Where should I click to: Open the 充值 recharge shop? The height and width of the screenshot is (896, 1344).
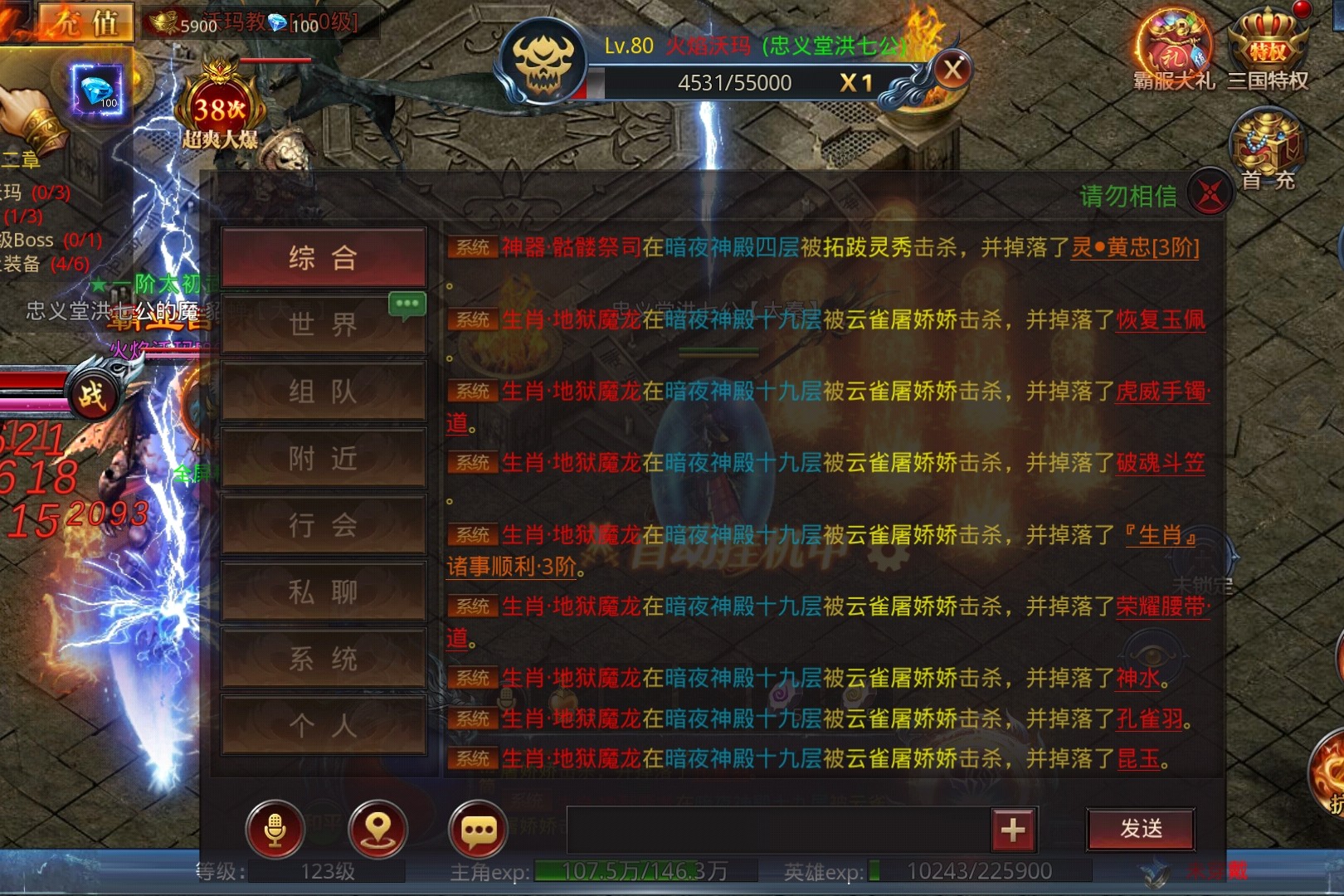point(86,22)
